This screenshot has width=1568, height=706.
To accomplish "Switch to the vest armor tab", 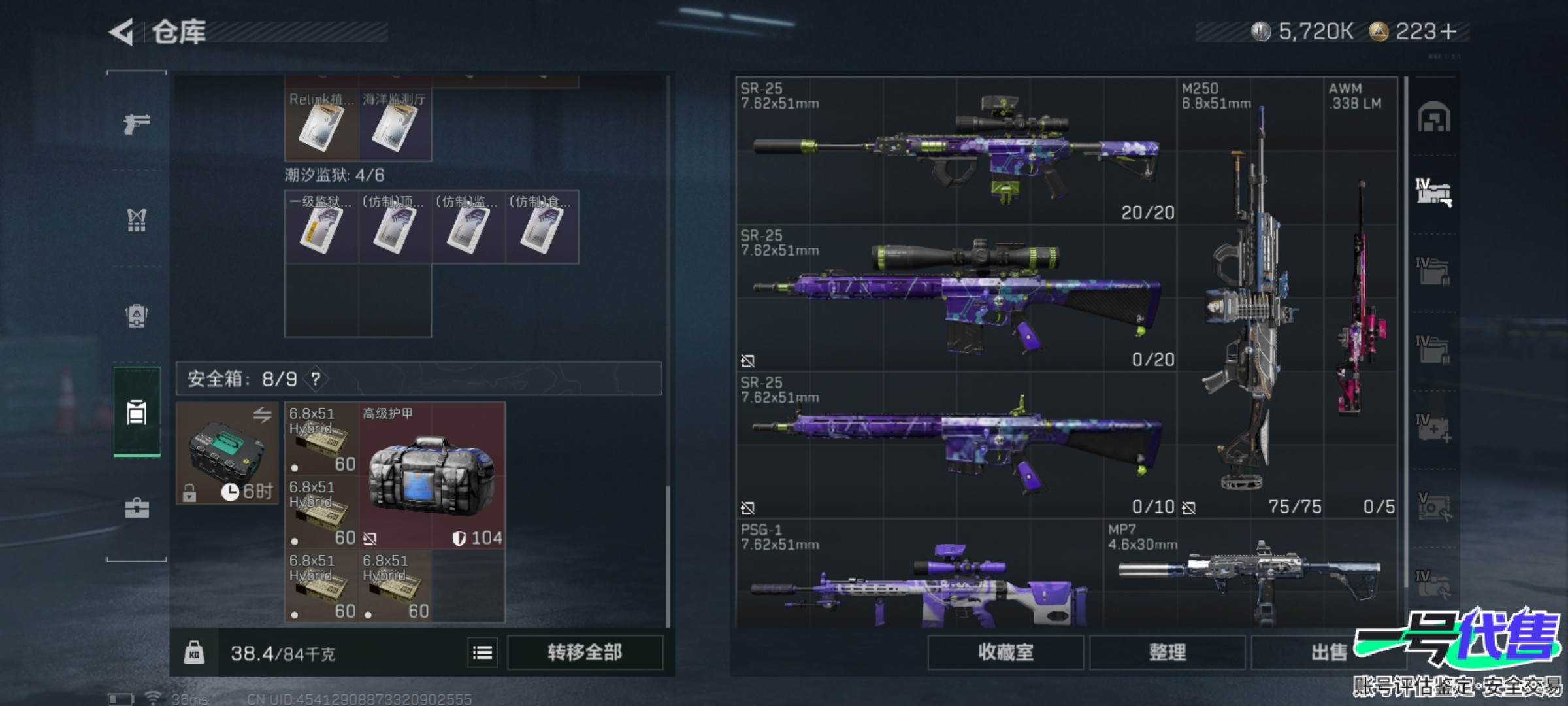I will [x=137, y=220].
